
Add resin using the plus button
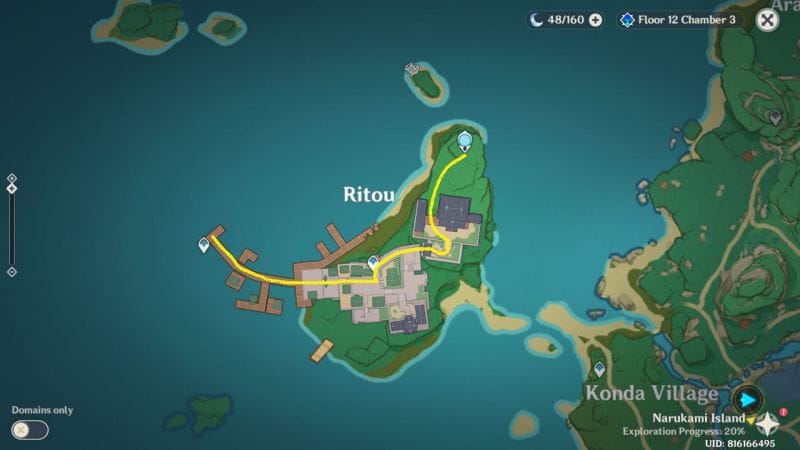point(596,20)
